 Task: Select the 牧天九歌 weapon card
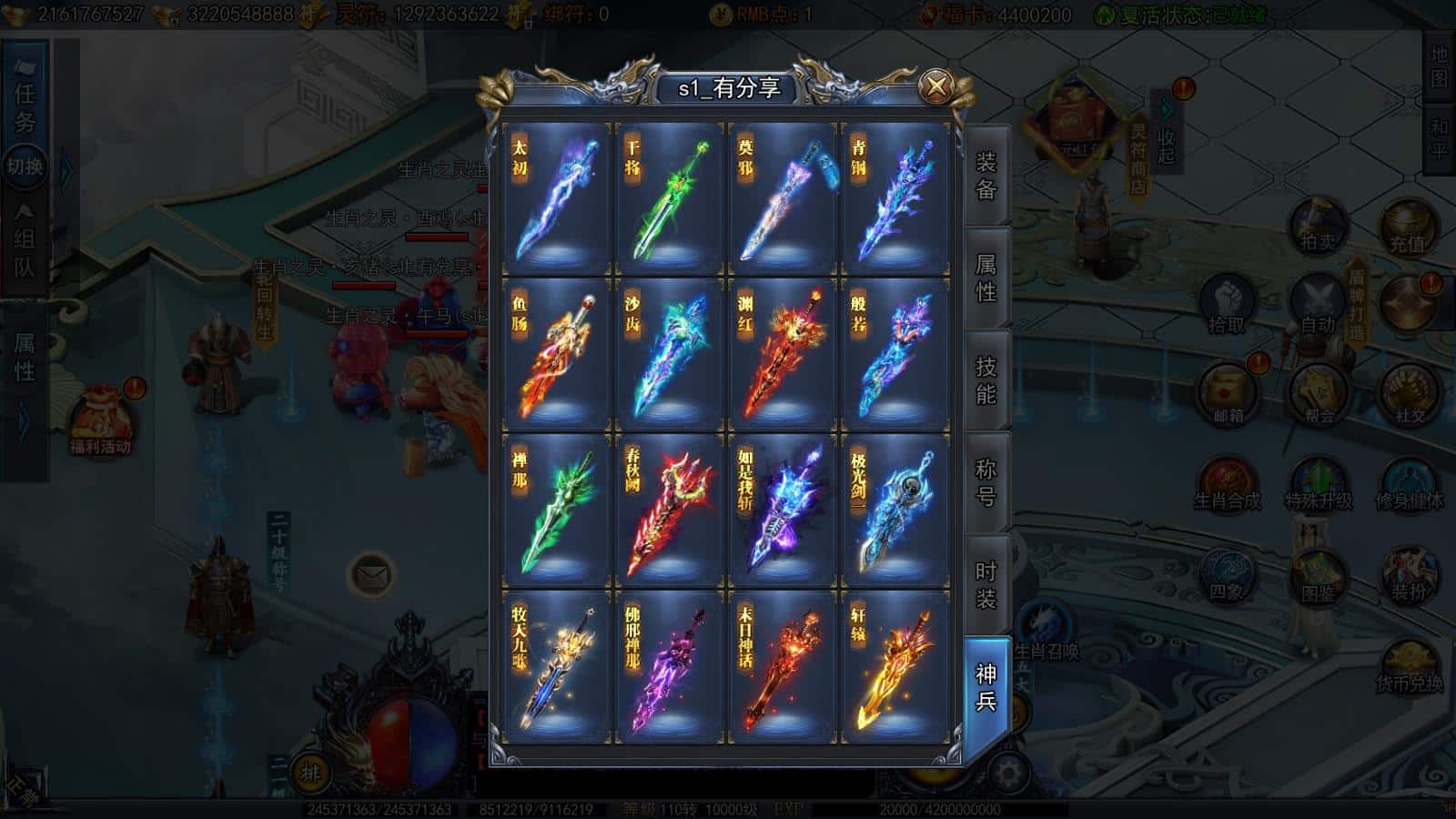click(556, 667)
